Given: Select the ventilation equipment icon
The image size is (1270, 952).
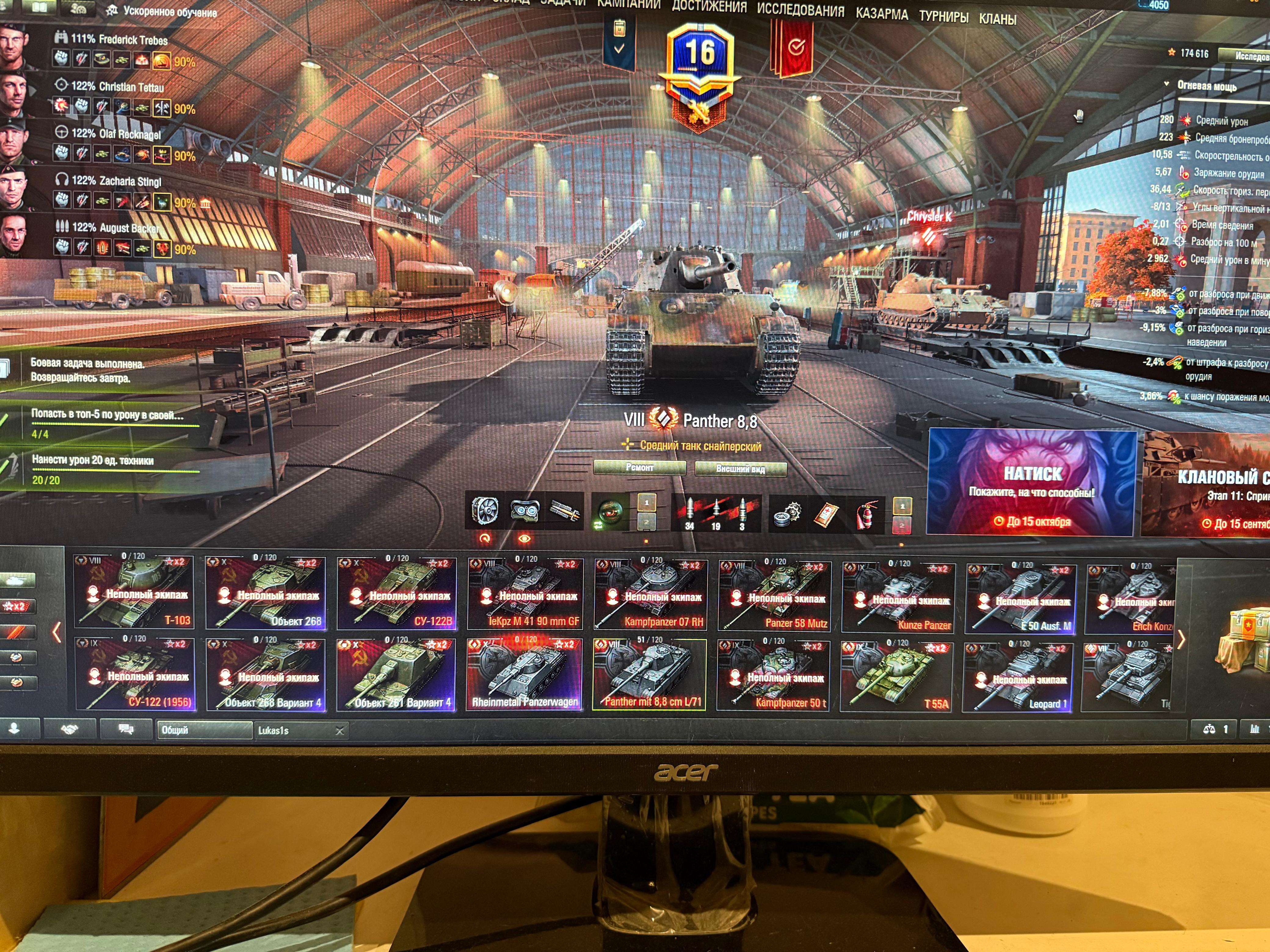Looking at the screenshot, I should [x=485, y=510].
